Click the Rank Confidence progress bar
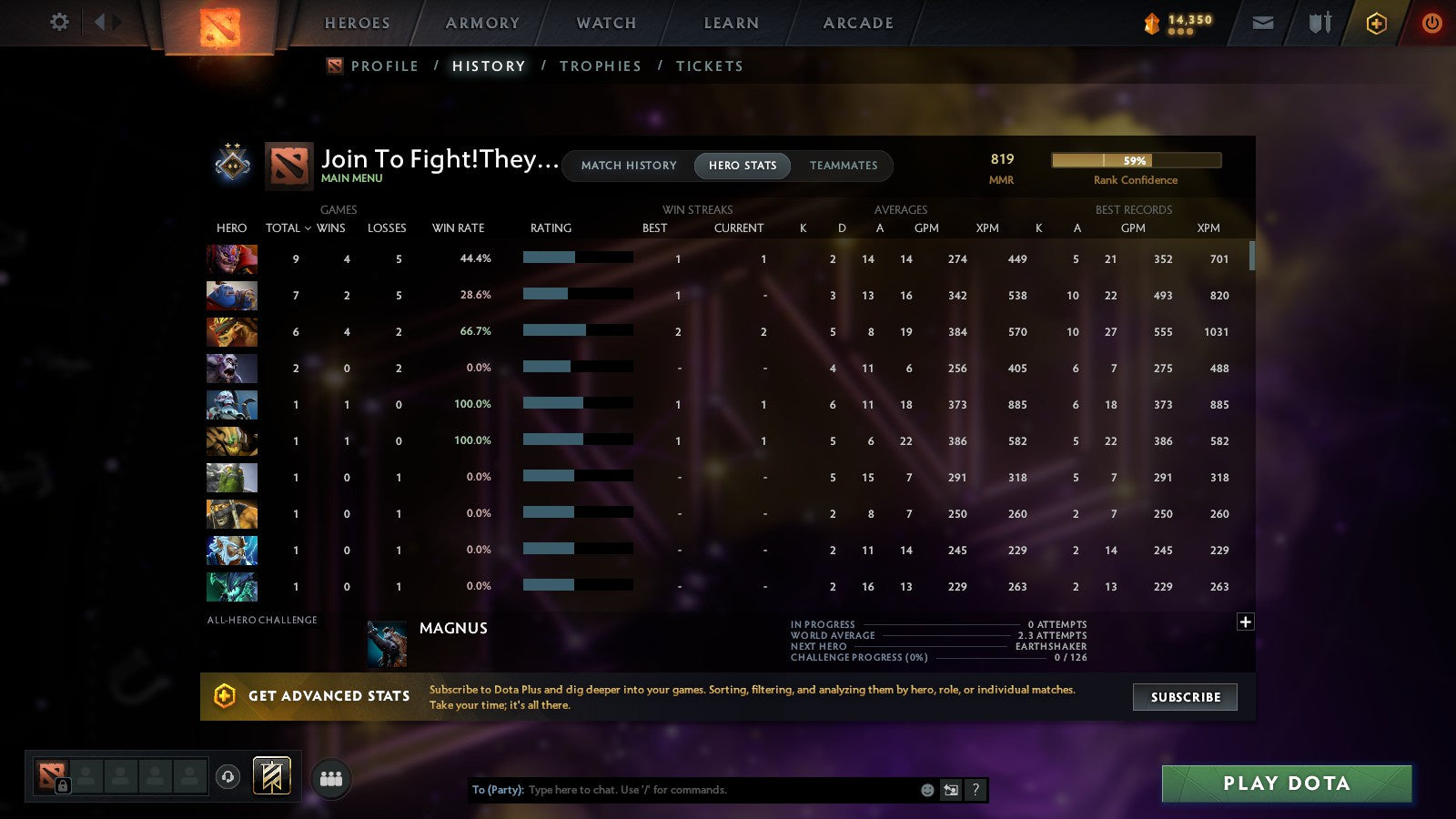The image size is (1456, 819). 1137,159
